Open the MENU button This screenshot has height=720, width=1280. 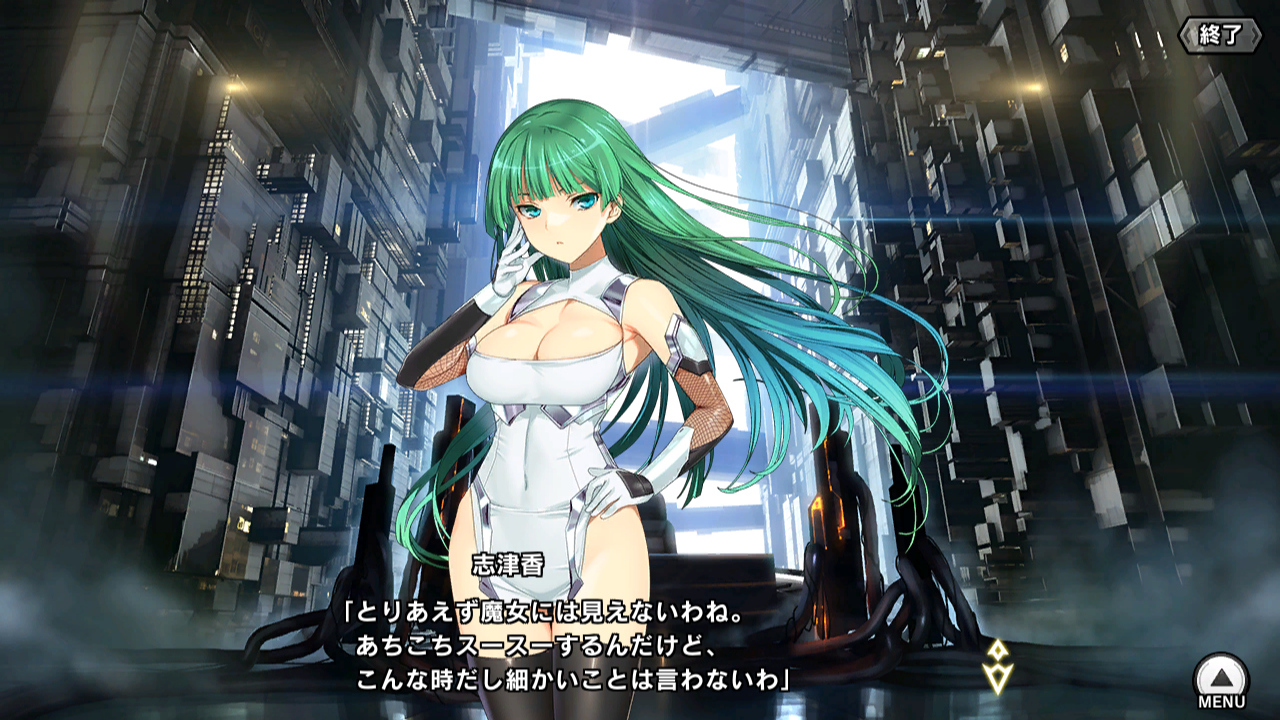pos(1221,679)
